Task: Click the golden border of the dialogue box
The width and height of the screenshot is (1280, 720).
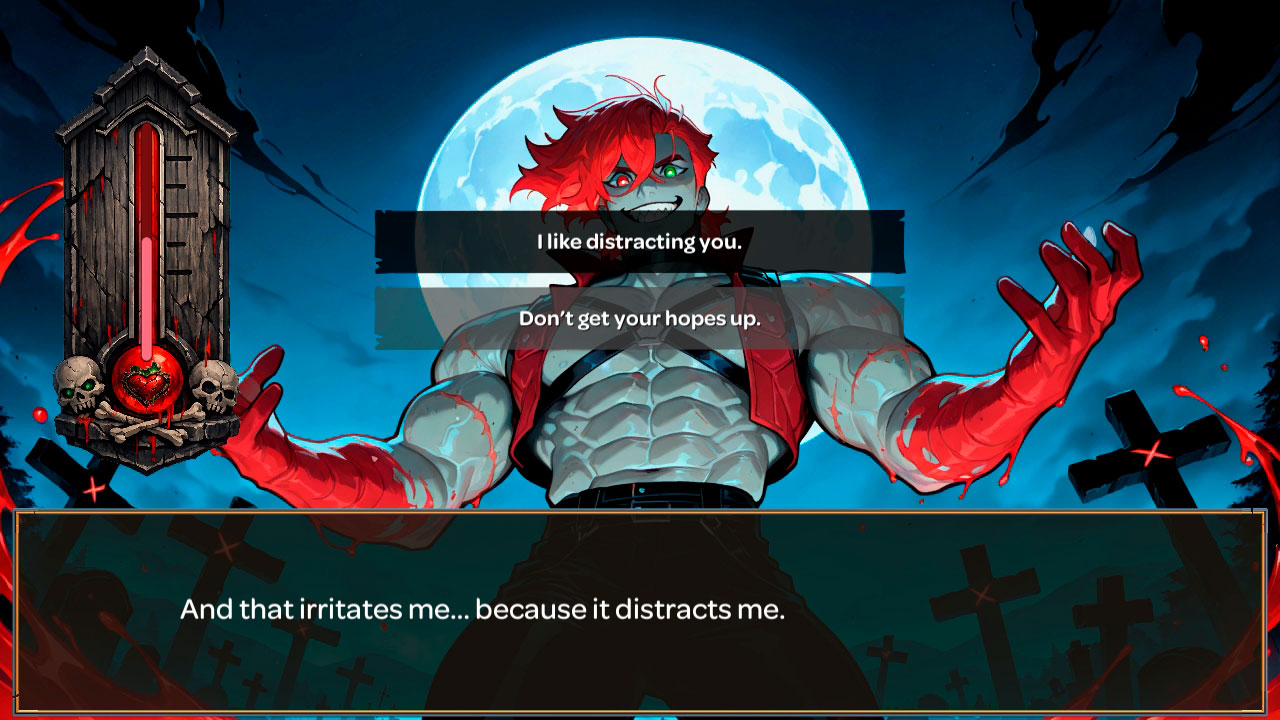Action: 640,511
